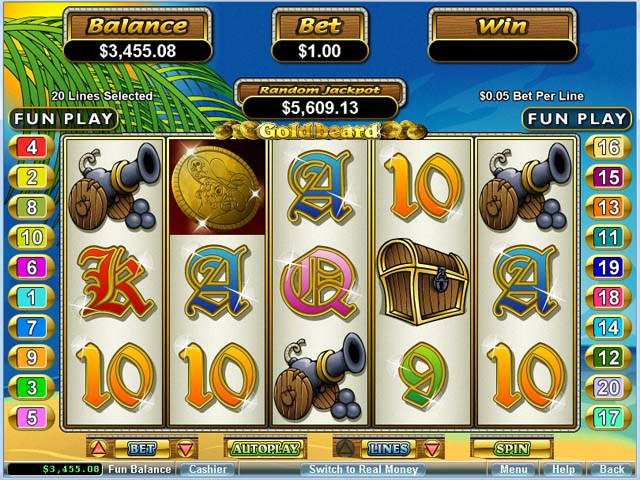The width and height of the screenshot is (640, 480).
Task: Select payline number 19
Action: [x=608, y=267]
